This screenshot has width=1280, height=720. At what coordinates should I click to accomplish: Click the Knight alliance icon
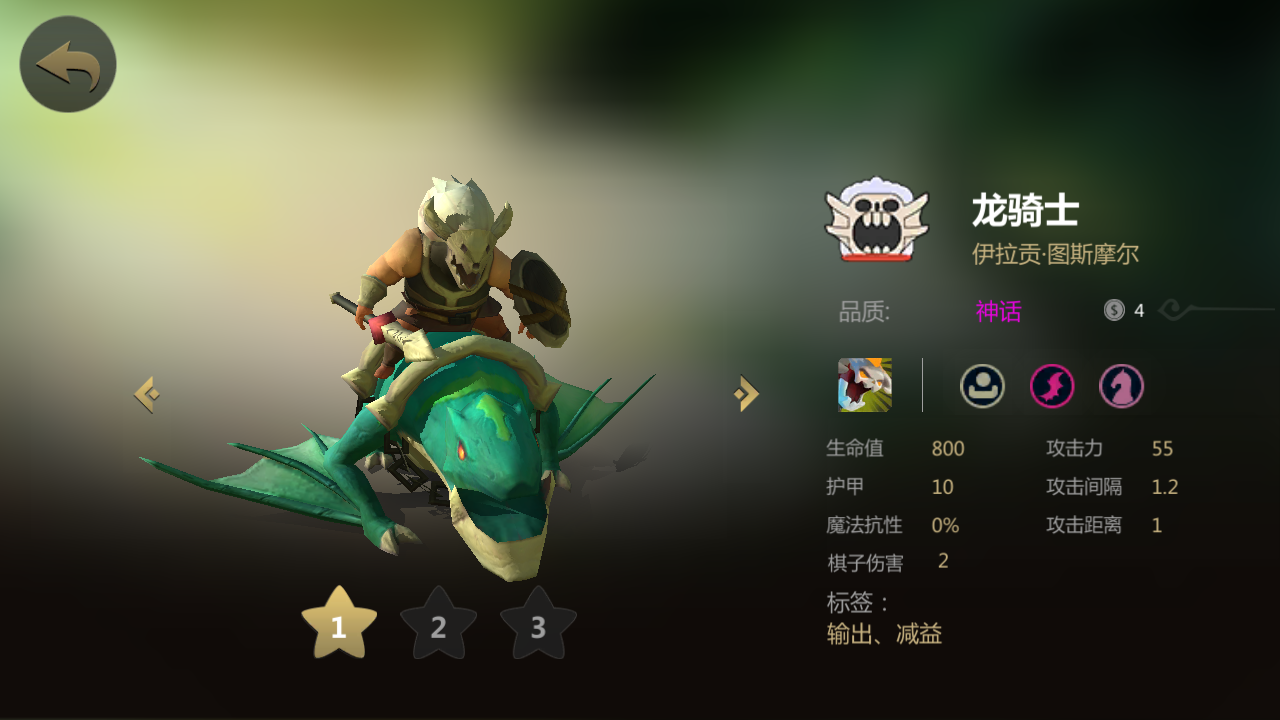coord(1120,386)
